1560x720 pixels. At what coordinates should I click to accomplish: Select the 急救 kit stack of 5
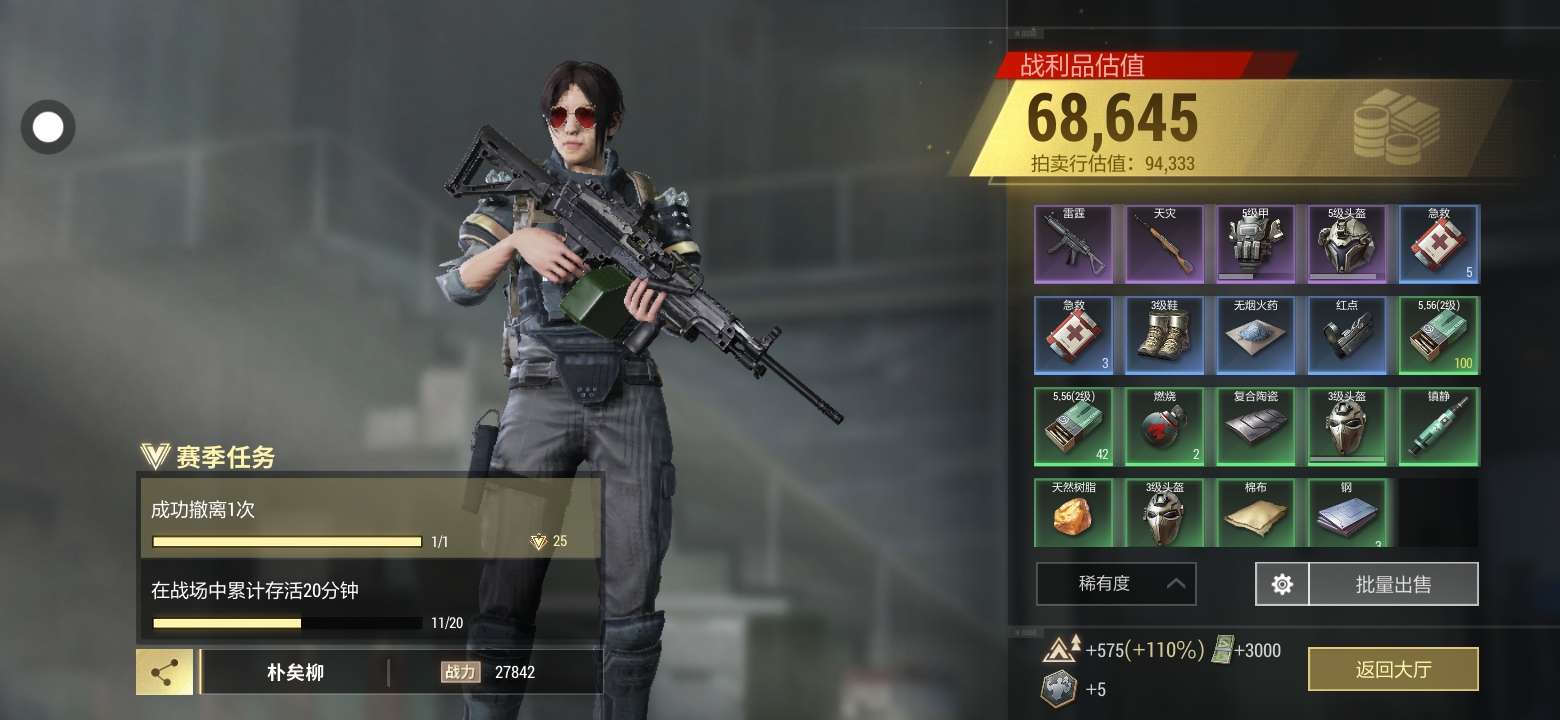(x=1438, y=244)
